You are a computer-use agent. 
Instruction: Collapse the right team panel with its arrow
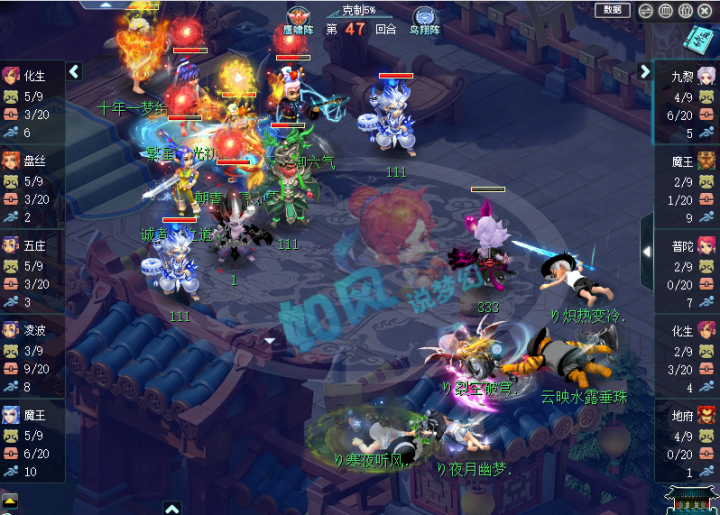coord(645,72)
